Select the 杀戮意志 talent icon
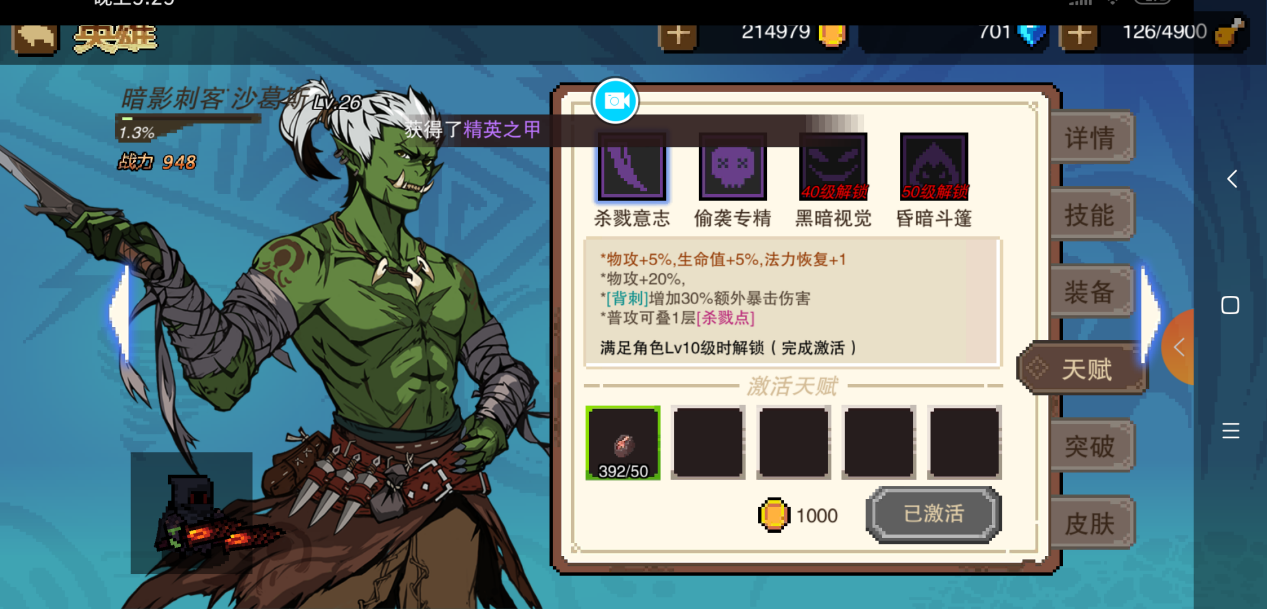 click(632, 167)
